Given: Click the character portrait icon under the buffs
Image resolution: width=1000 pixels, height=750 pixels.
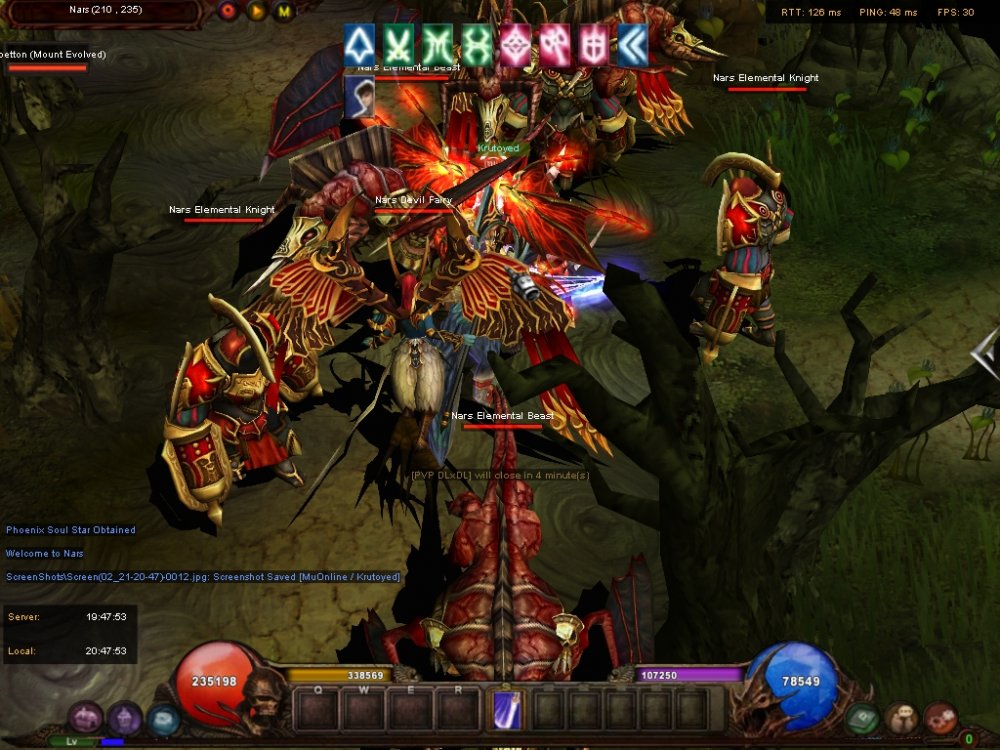Looking at the screenshot, I should click(359, 97).
